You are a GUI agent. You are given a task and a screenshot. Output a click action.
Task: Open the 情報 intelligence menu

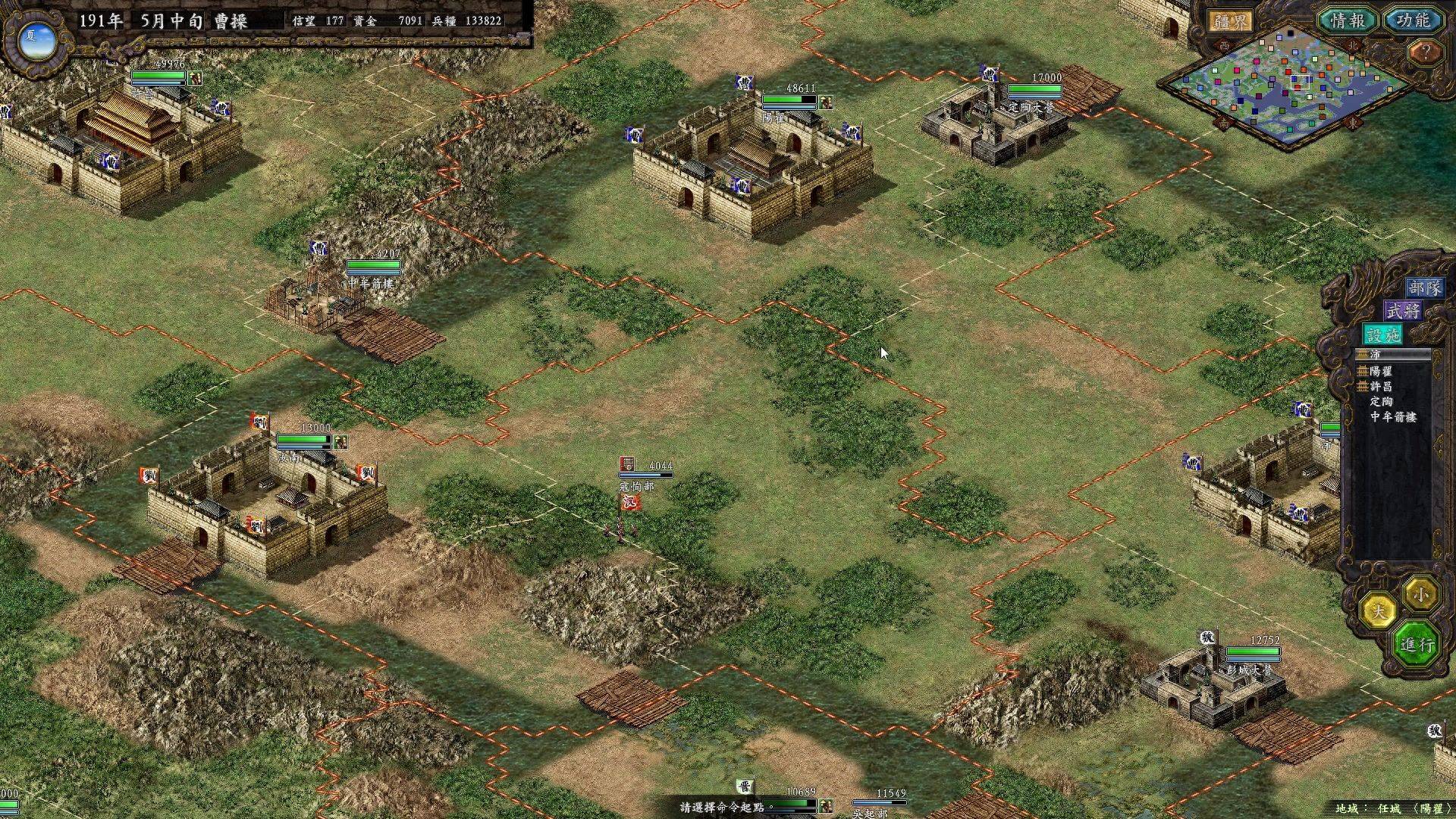pos(1348,21)
